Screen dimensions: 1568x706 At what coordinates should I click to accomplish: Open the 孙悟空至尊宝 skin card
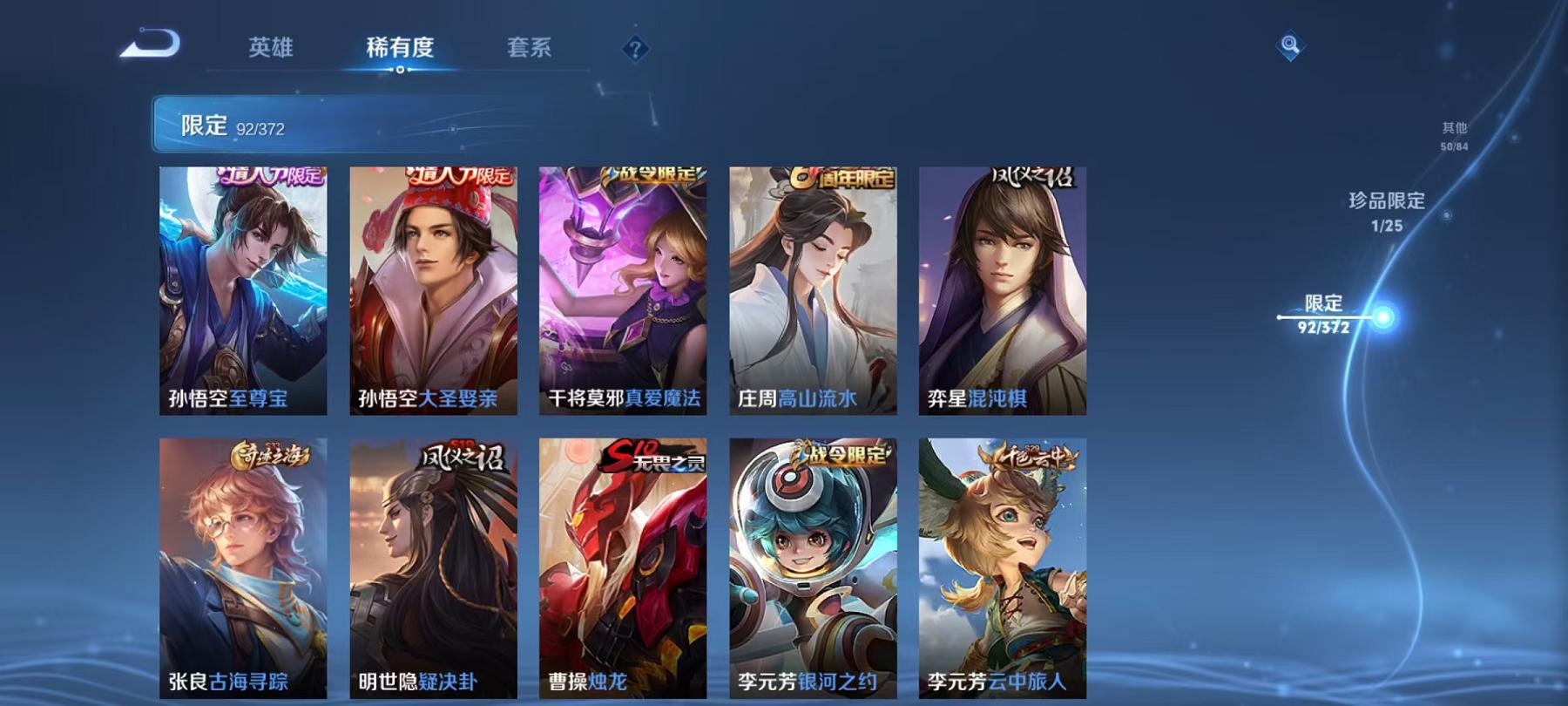tap(244, 288)
